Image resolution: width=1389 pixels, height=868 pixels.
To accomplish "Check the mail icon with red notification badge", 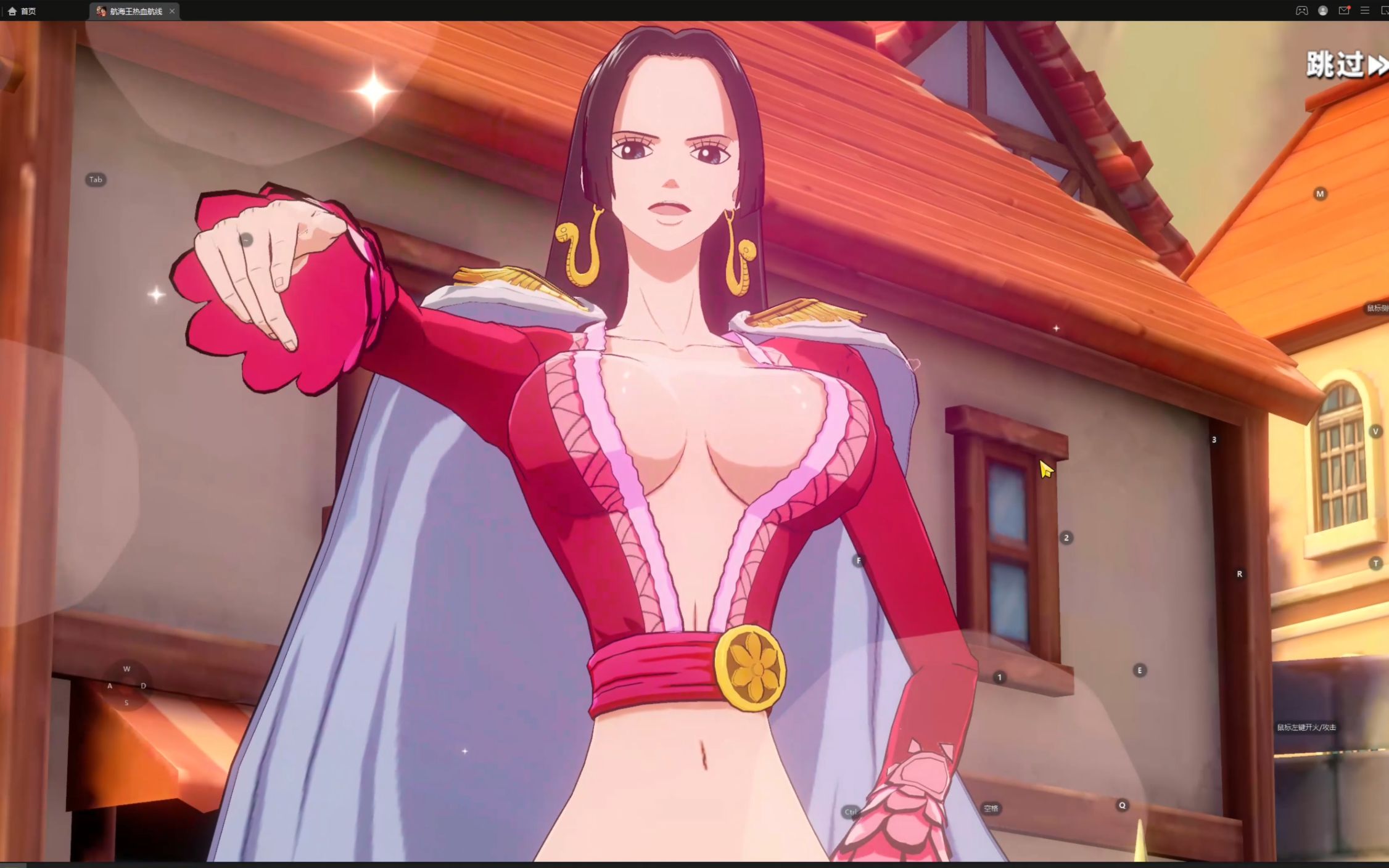I will (x=1344, y=10).
